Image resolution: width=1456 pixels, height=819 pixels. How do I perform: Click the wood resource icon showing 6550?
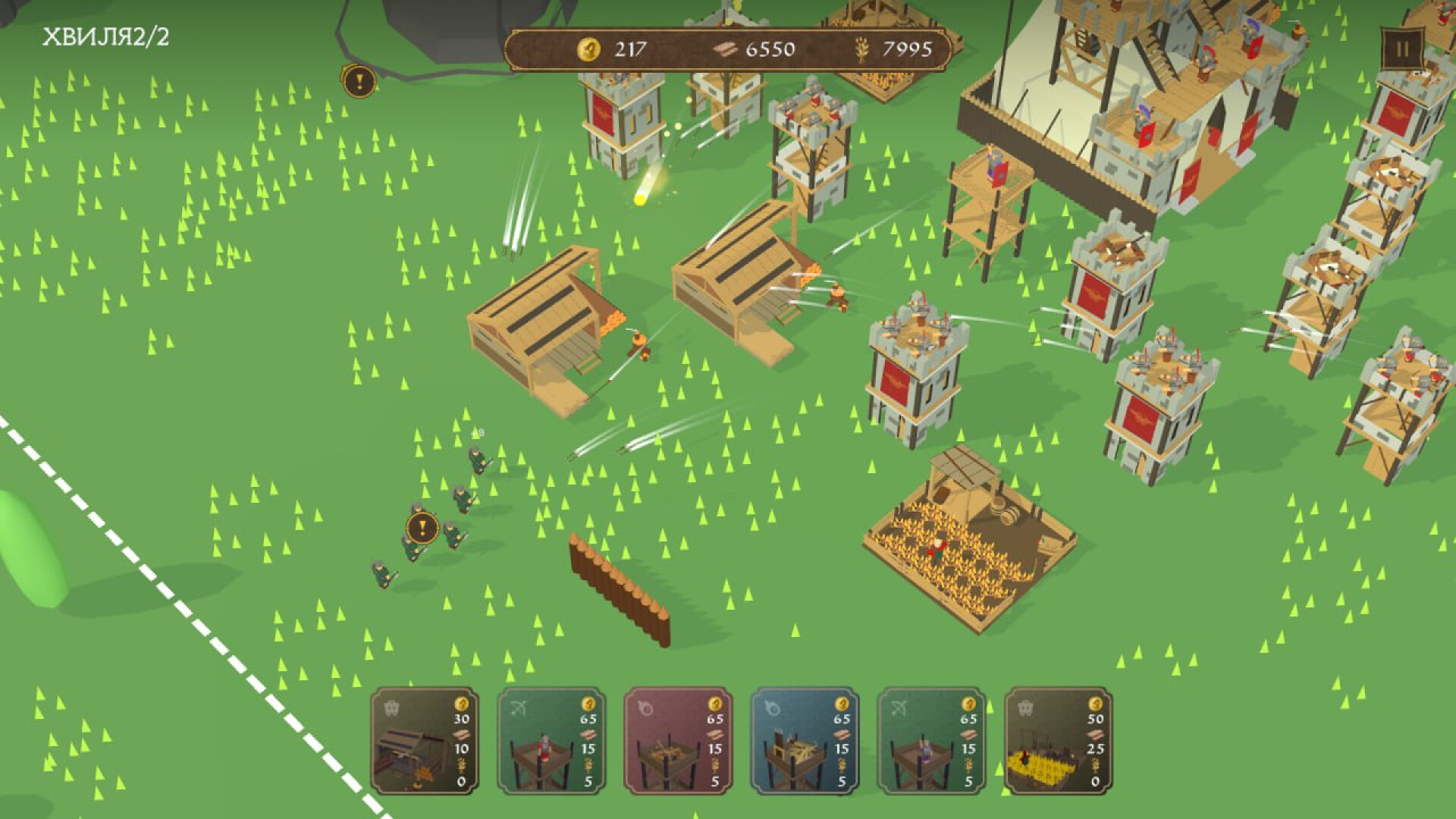coord(724,48)
